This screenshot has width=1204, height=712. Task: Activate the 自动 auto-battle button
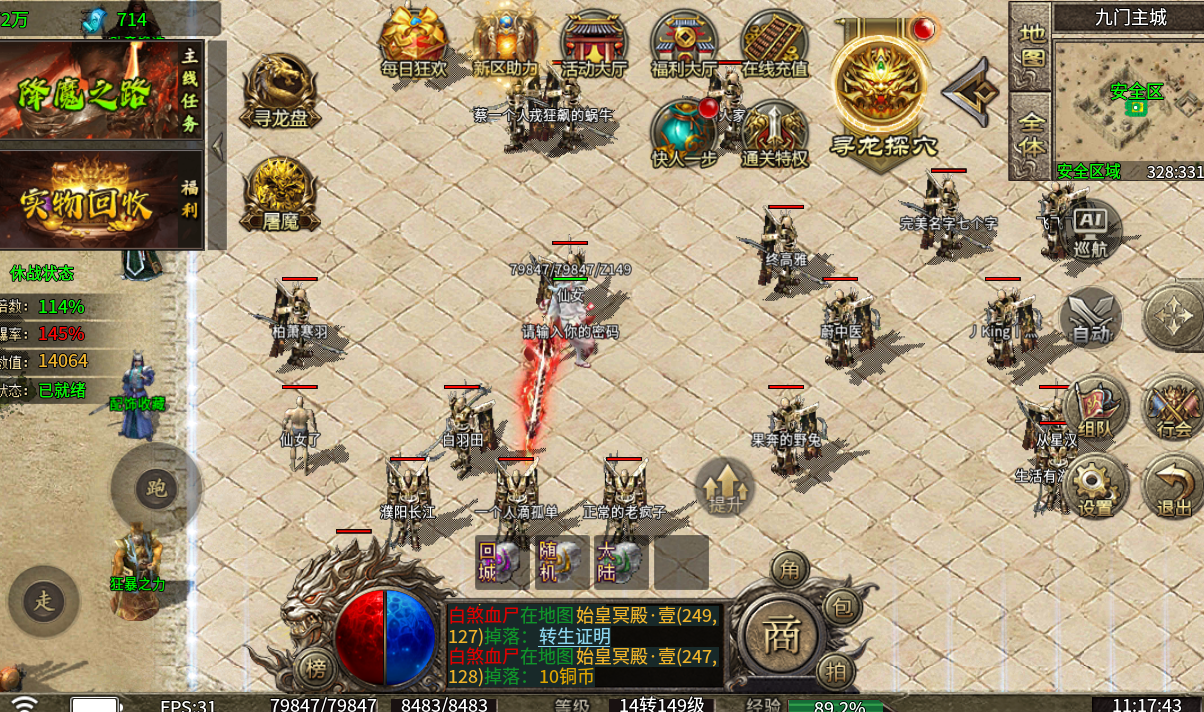[1091, 318]
